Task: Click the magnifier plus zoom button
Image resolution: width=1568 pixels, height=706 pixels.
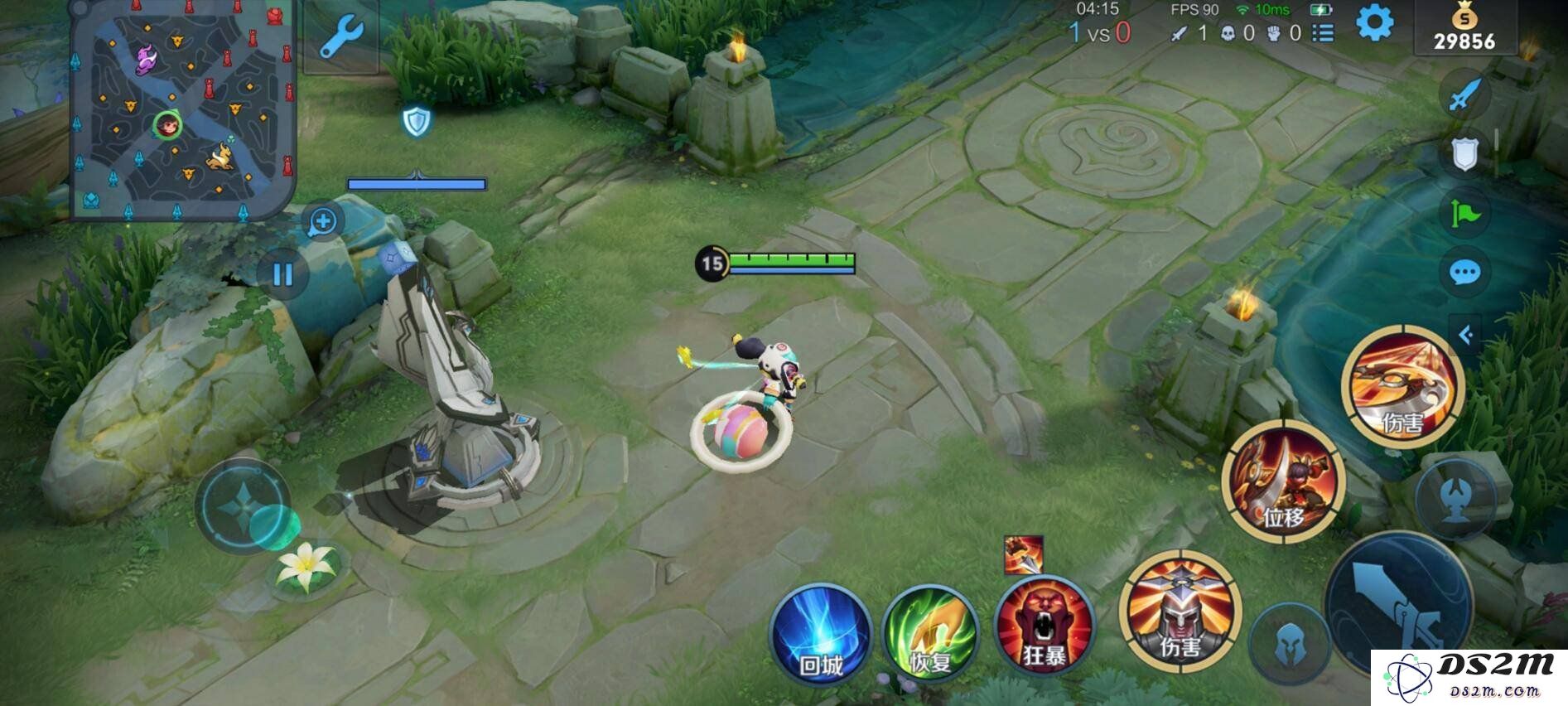Action: pyautogui.click(x=322, y=221)
